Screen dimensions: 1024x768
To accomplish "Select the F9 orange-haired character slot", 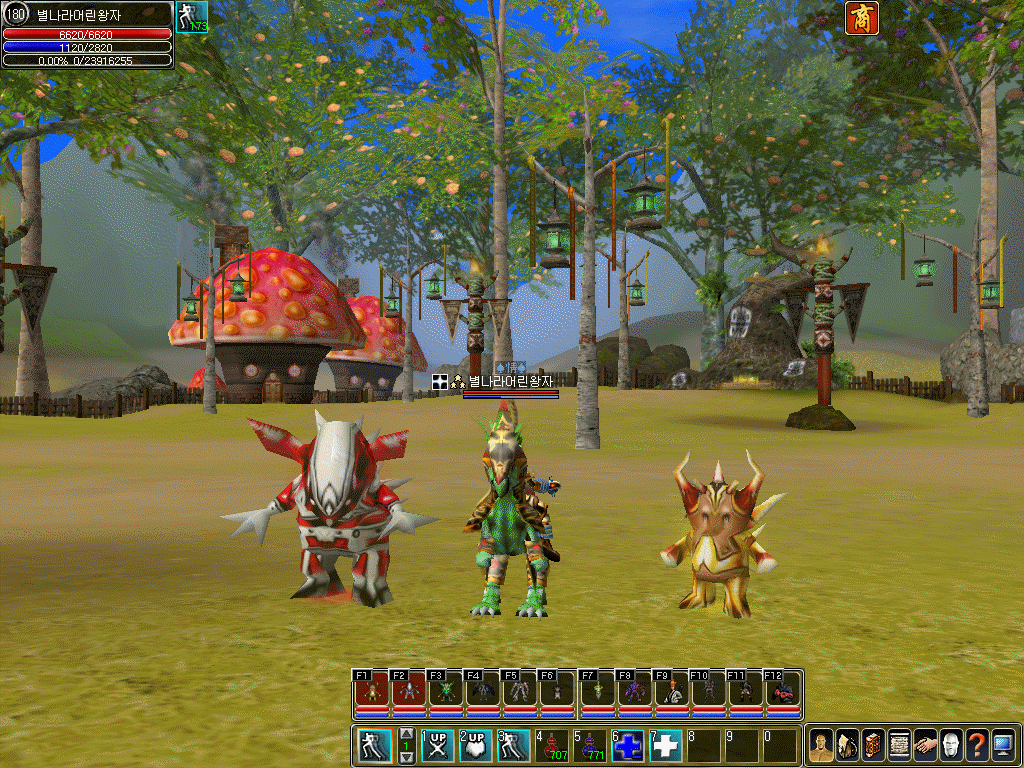I will pyautogui.click(x=671, y=692).
